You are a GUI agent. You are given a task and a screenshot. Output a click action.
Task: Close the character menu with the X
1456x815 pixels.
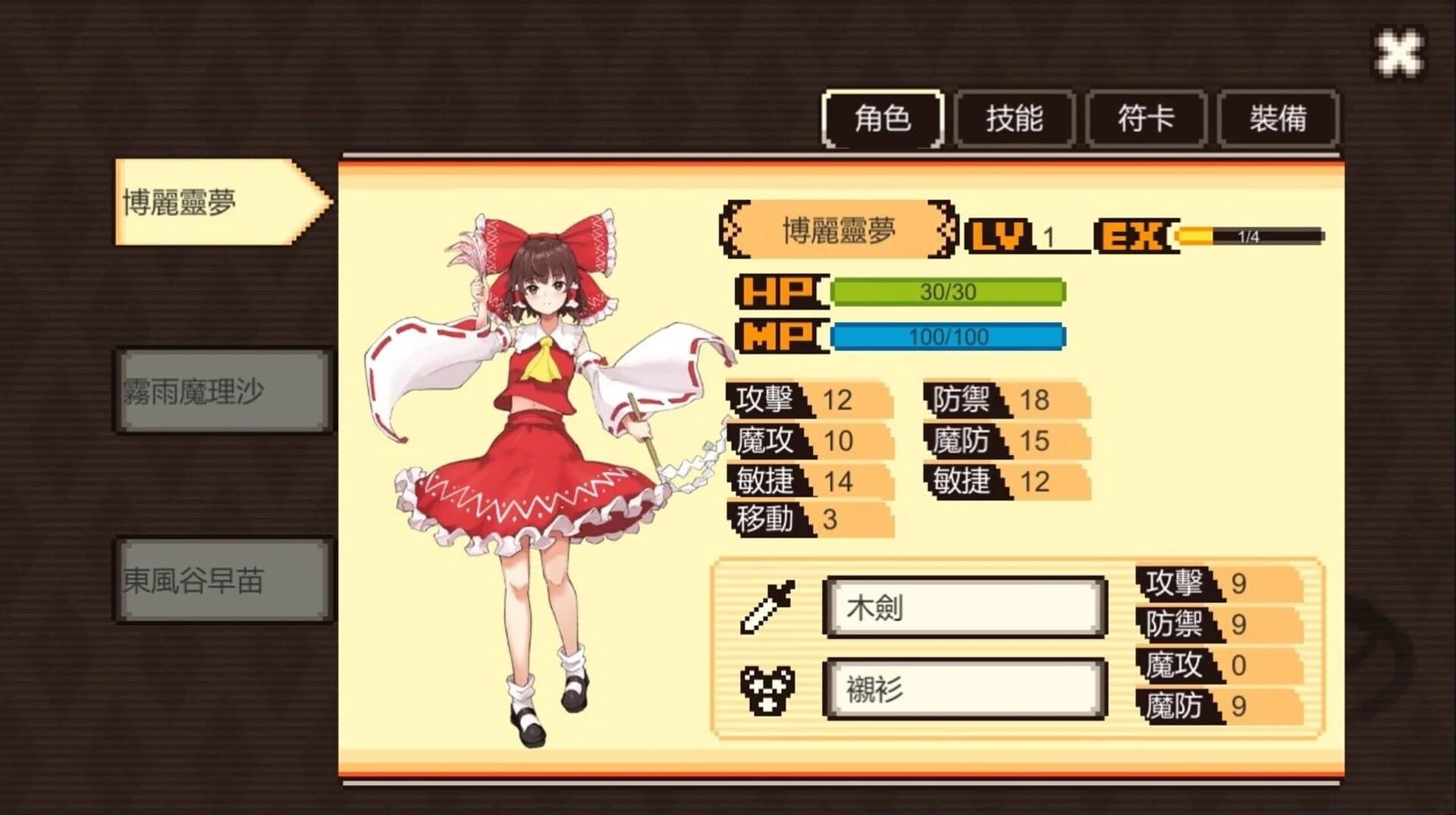coord(1401,52)
